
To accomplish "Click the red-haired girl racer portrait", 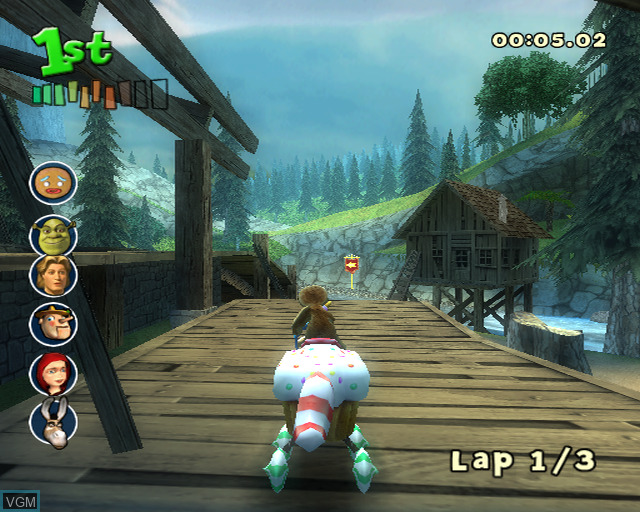I will (x=53, y=373).
